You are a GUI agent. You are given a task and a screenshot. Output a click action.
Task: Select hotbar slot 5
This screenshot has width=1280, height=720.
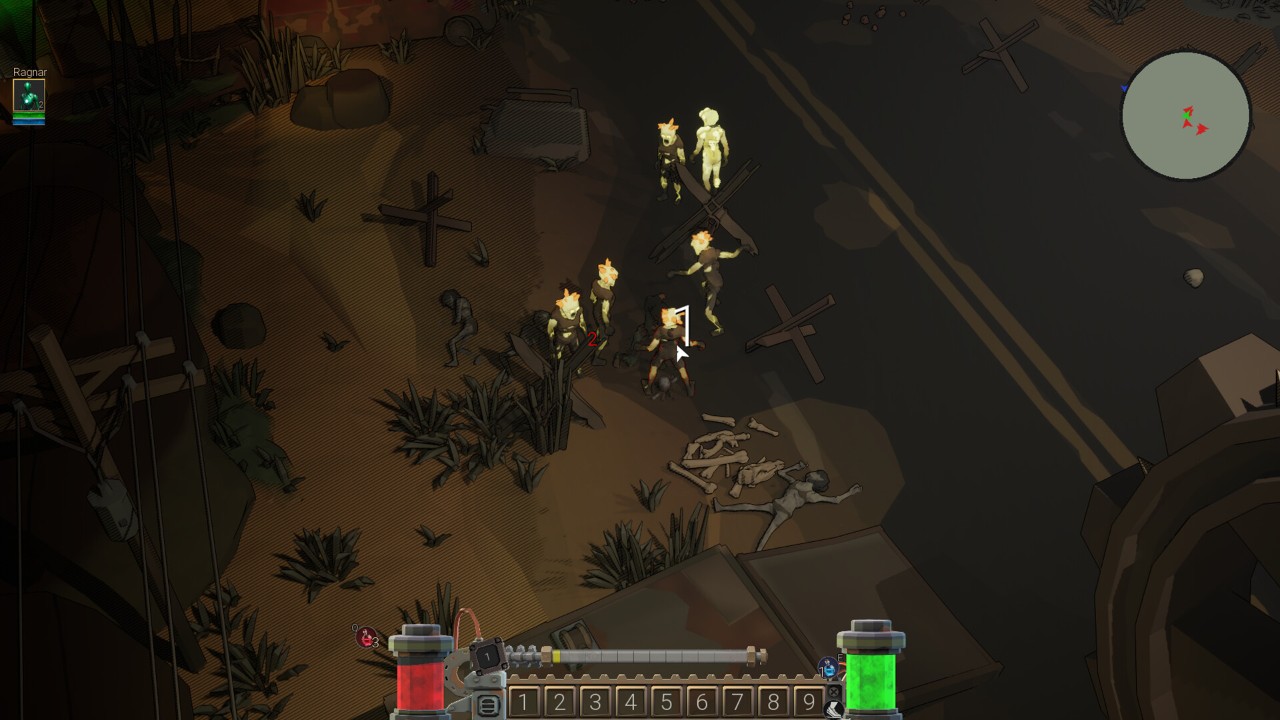pos(666,702)
